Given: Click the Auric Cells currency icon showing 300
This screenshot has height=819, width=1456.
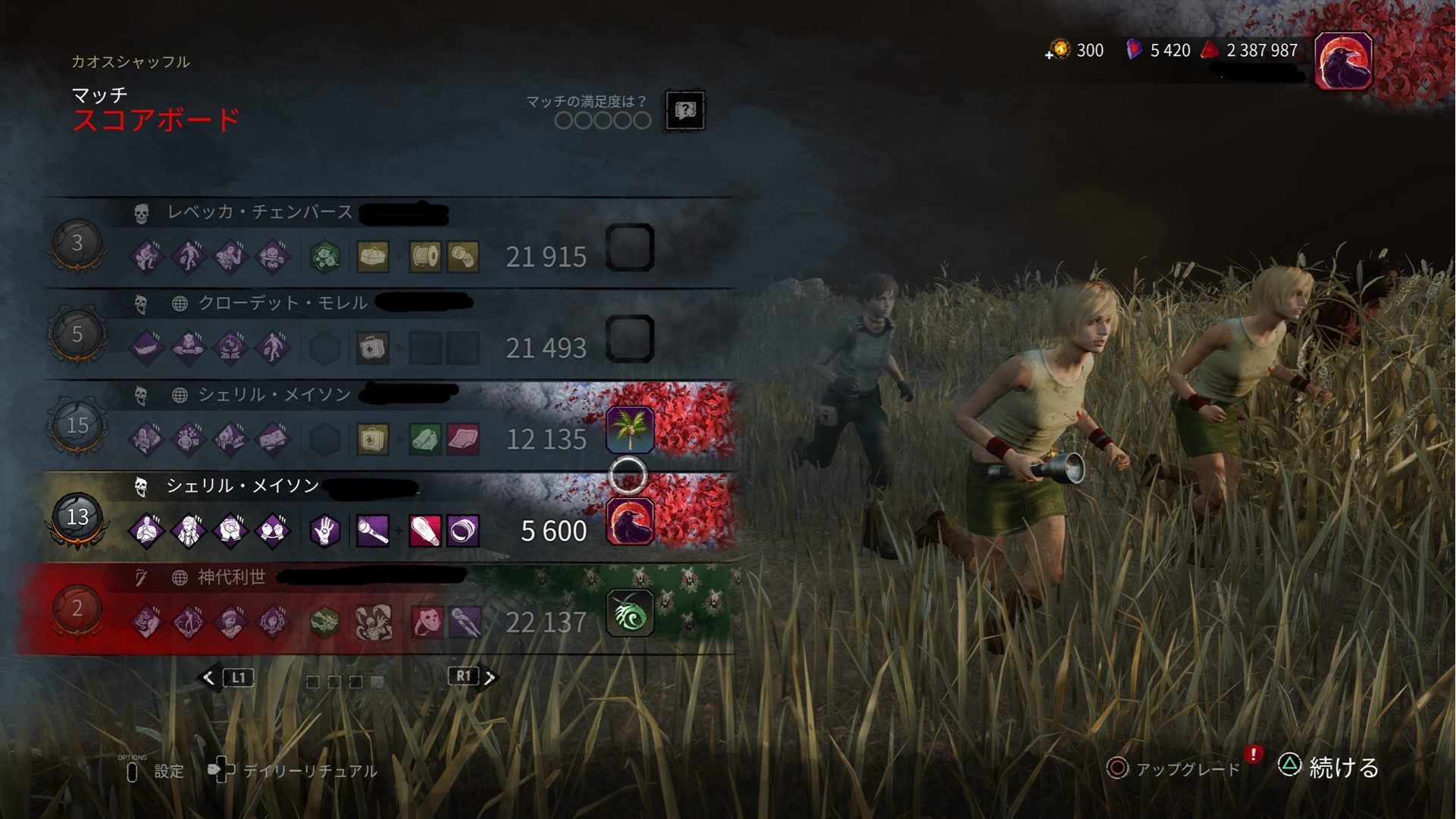Looking at the screenshot, I should pos(1060,50).
